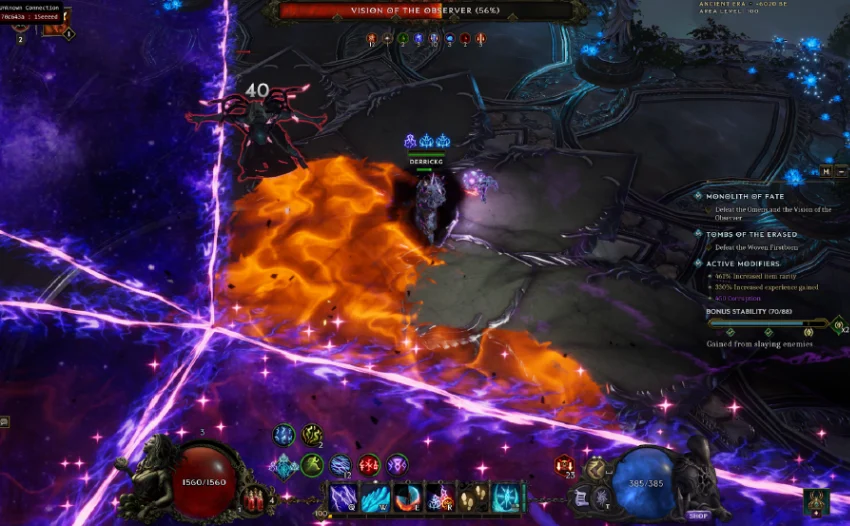Use the ice shard skill on W
850x526 pixels.
(376, 497)
